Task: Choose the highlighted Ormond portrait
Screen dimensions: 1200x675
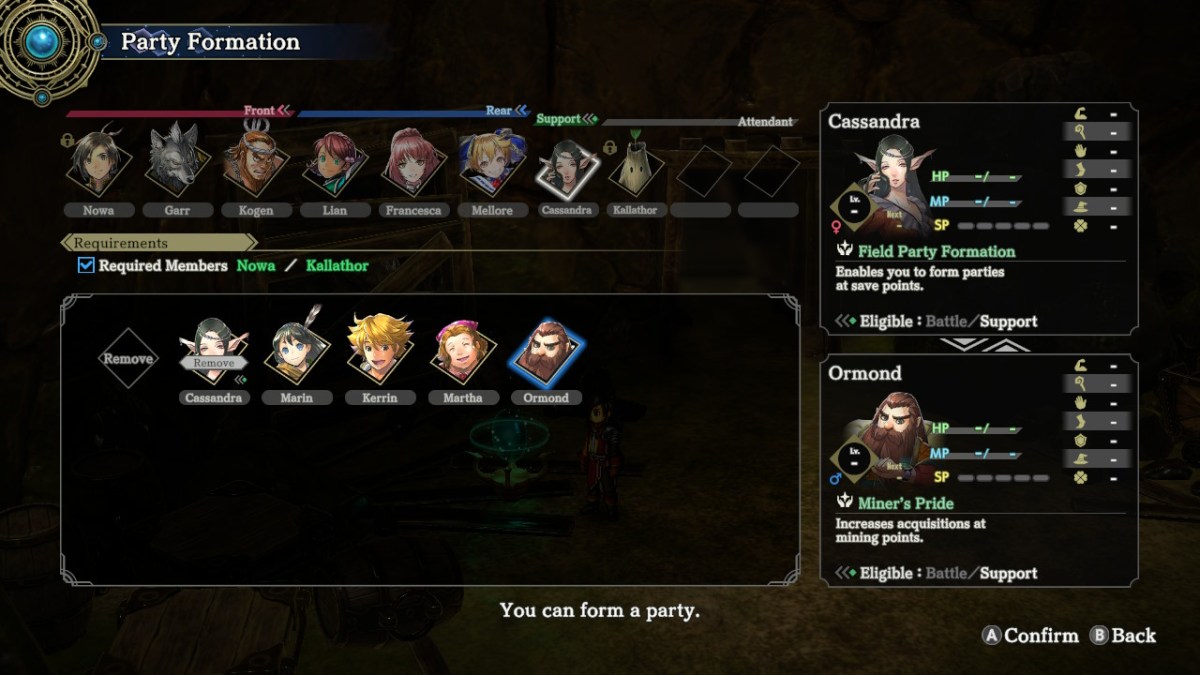Action: point(546,355)
